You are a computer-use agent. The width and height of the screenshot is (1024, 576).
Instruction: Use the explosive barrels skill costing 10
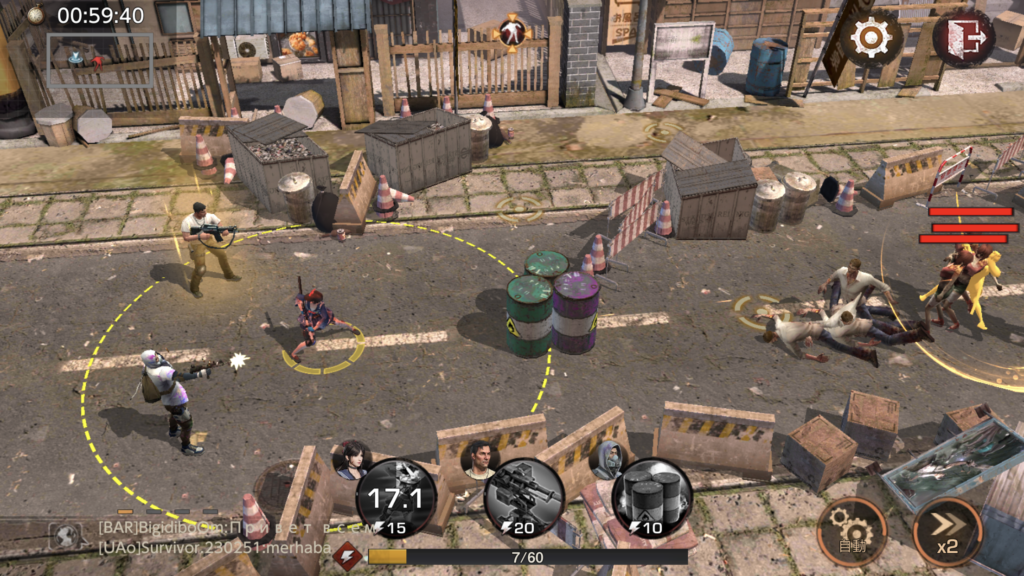click(x=652, y=499)
